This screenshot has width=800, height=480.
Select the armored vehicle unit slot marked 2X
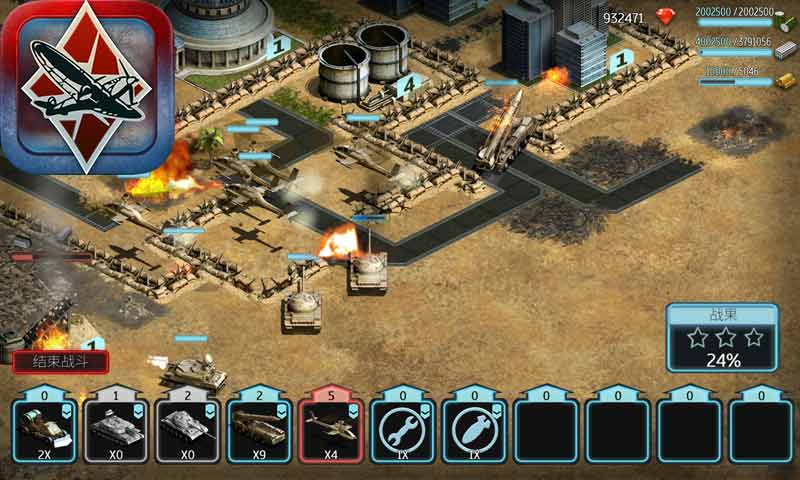45,430
